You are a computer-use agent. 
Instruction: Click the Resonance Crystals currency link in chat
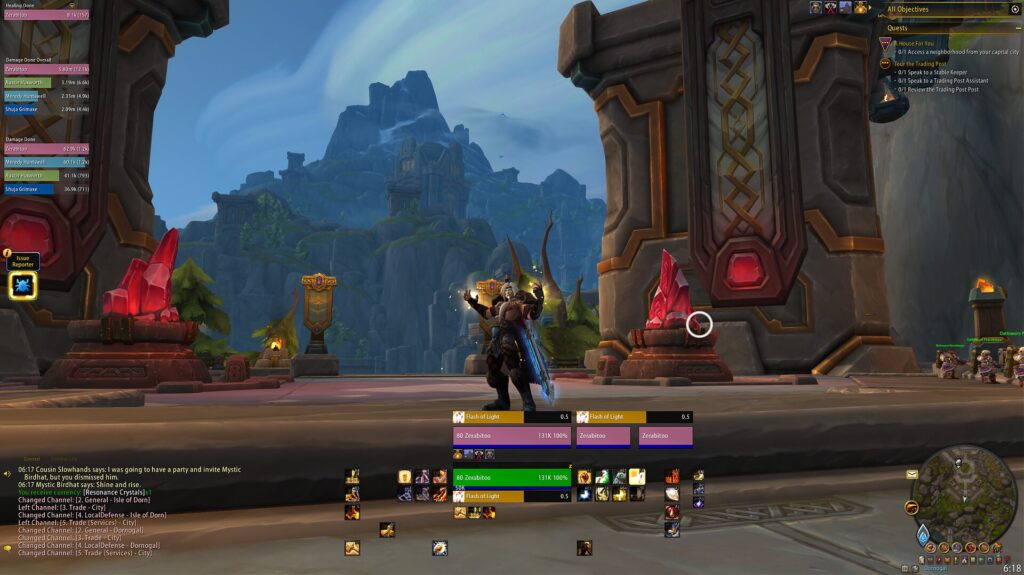pos(114,493)
